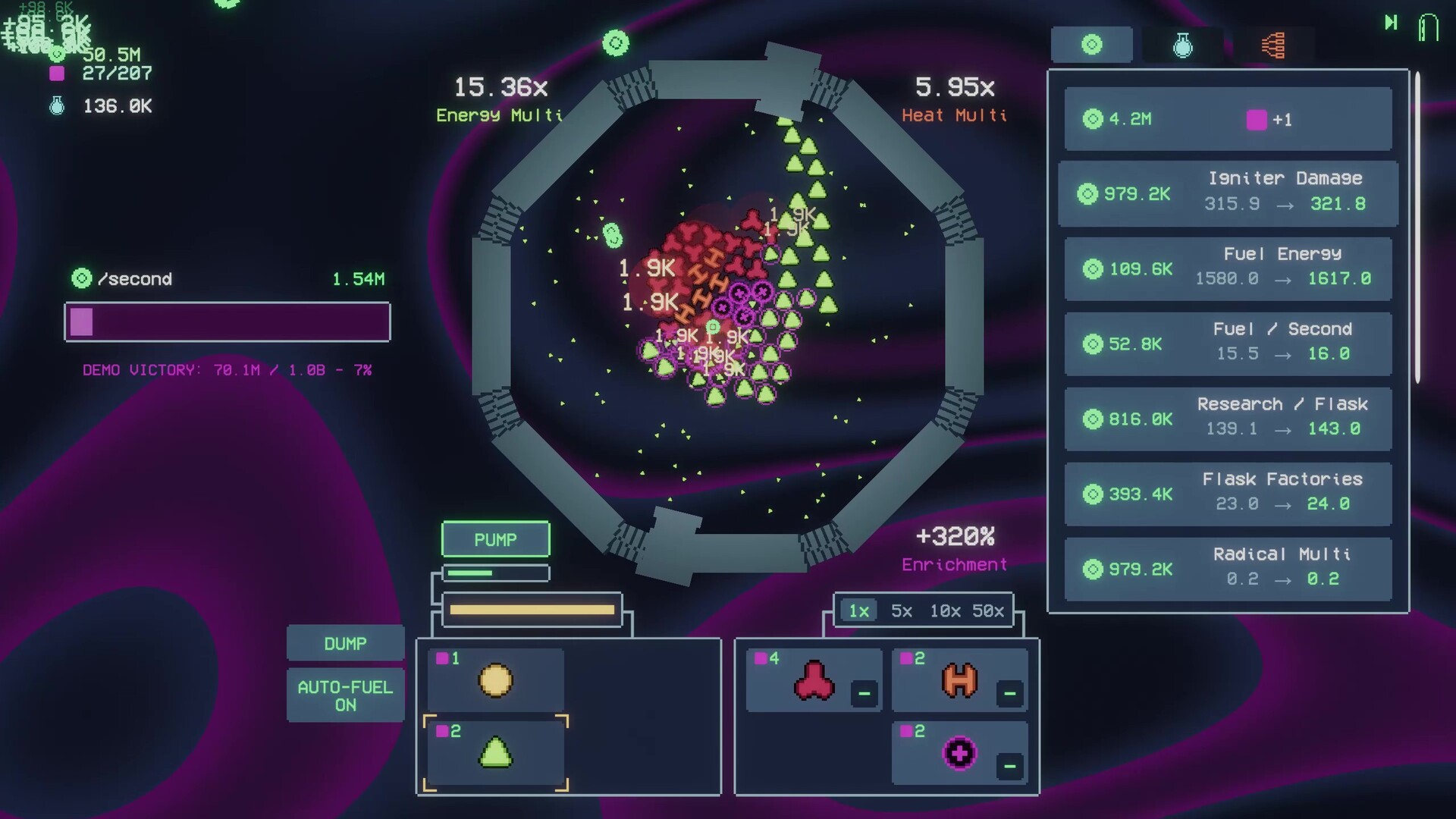Upgrade Radical Multi
The width and height of the screenshot is (1456, 819).
click(1228, 569)
